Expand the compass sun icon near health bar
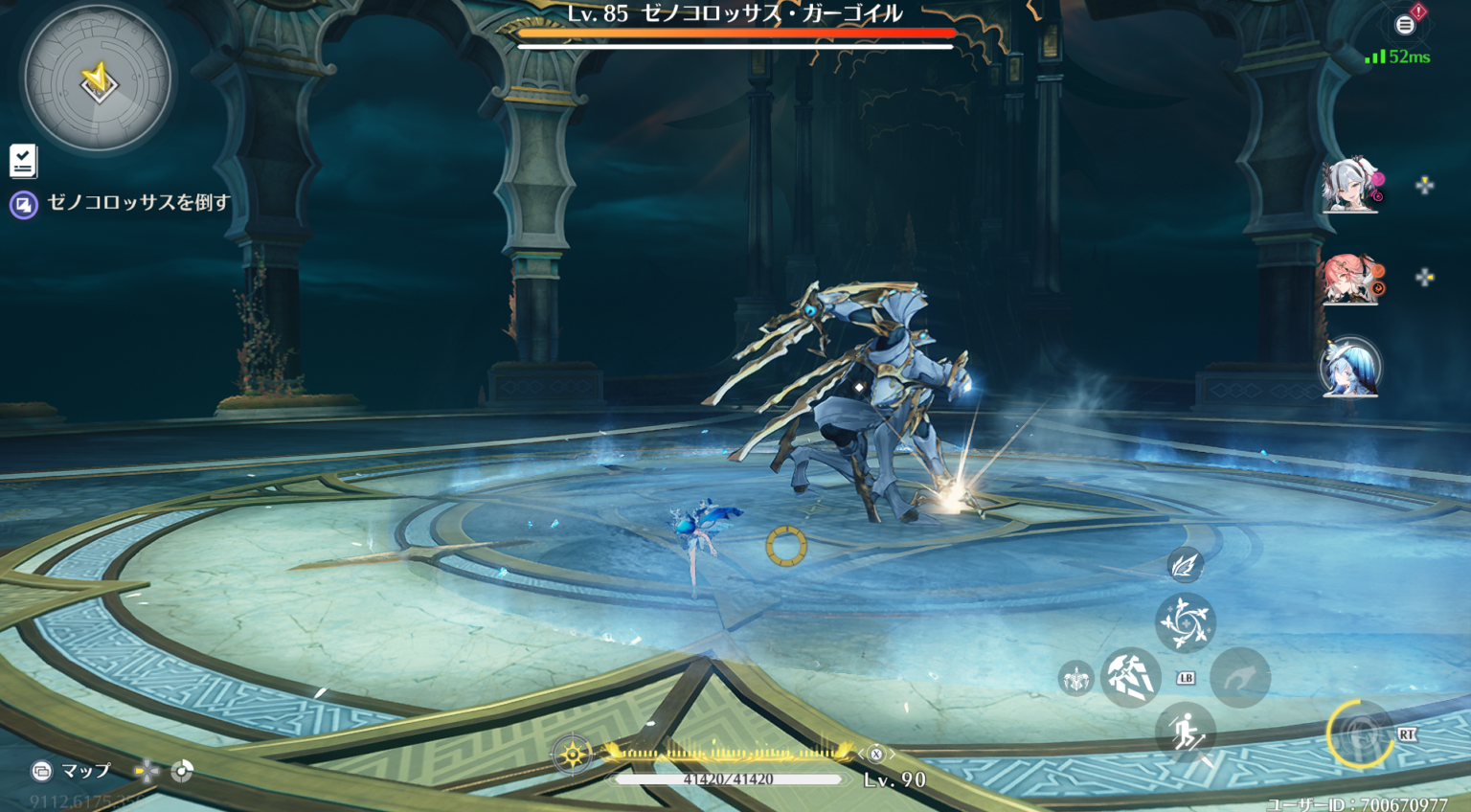Viewport: 1471px width, 812px height. 572,756
